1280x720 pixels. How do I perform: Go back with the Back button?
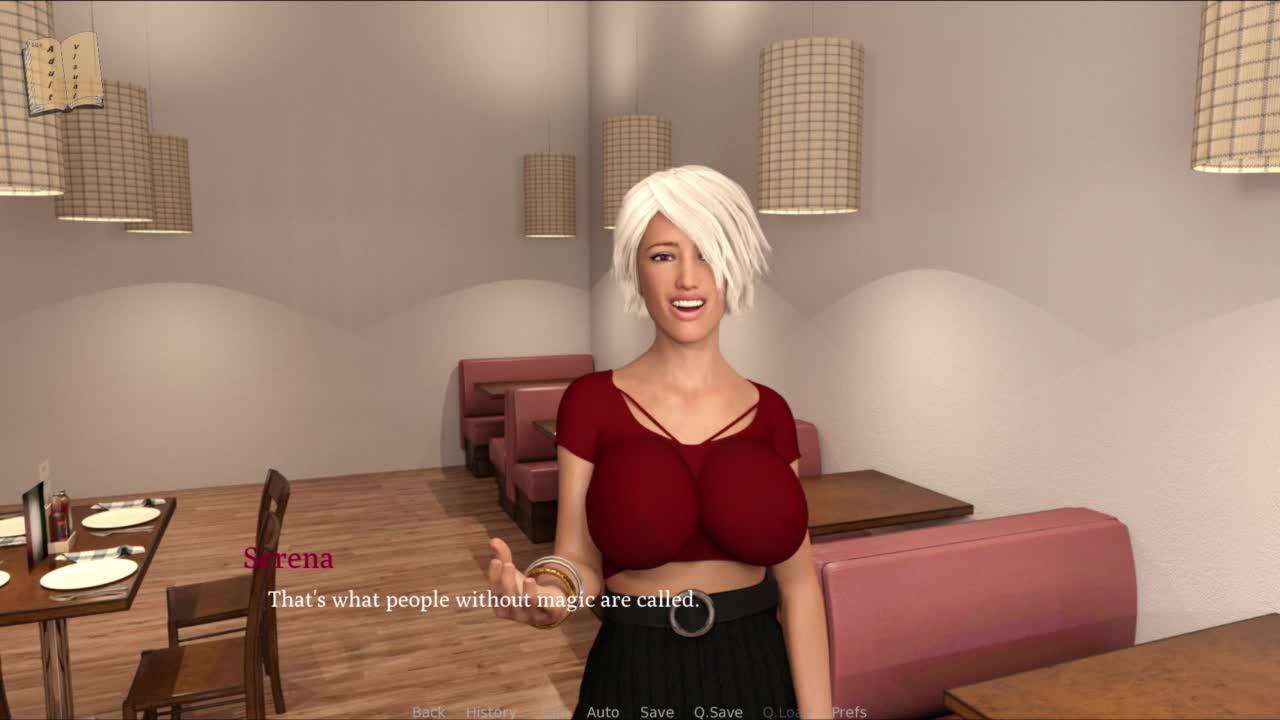click(428, 712)
